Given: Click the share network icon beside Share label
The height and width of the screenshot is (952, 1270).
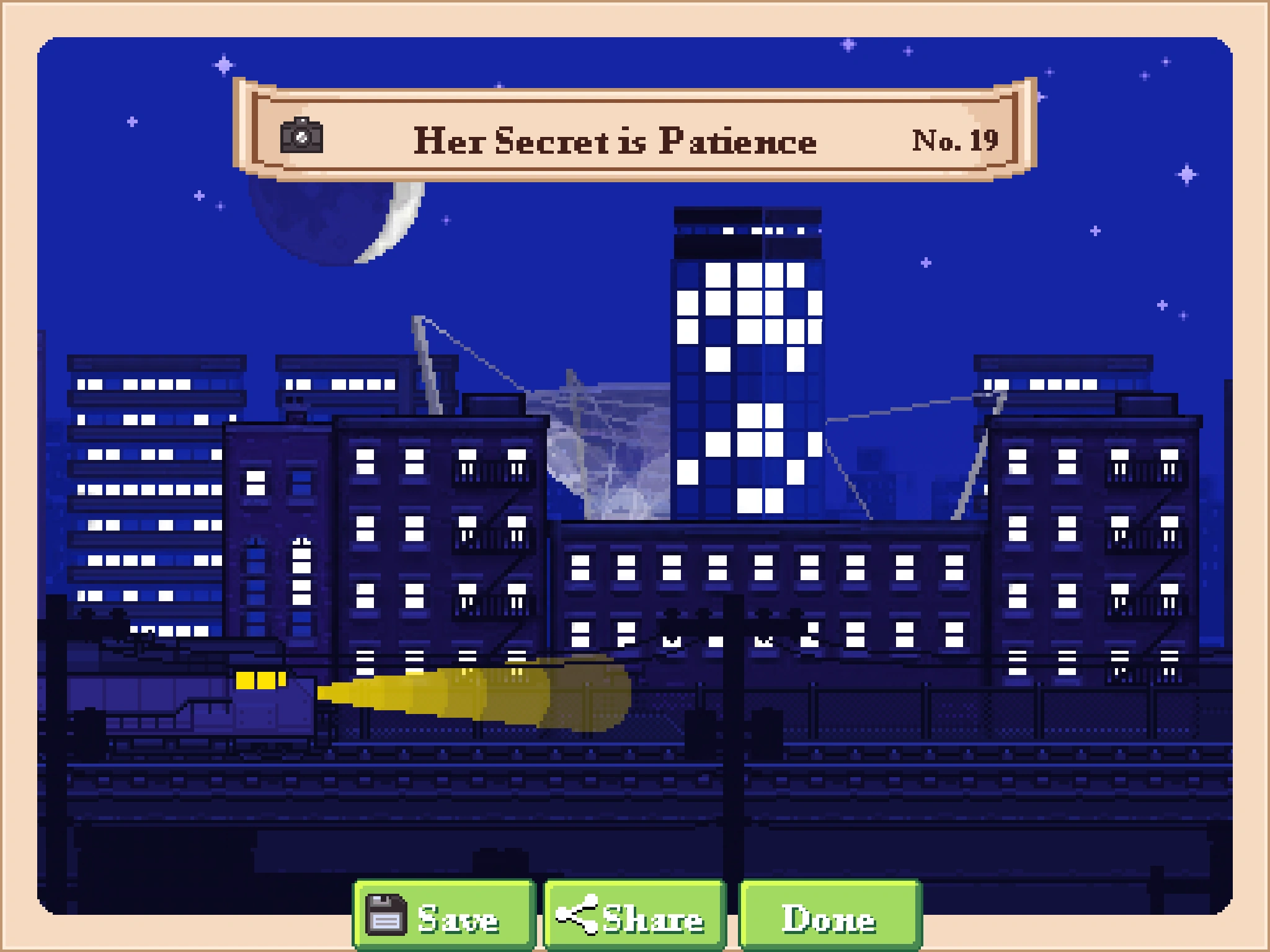Looking at the screenshot, I should coord(577,917).
